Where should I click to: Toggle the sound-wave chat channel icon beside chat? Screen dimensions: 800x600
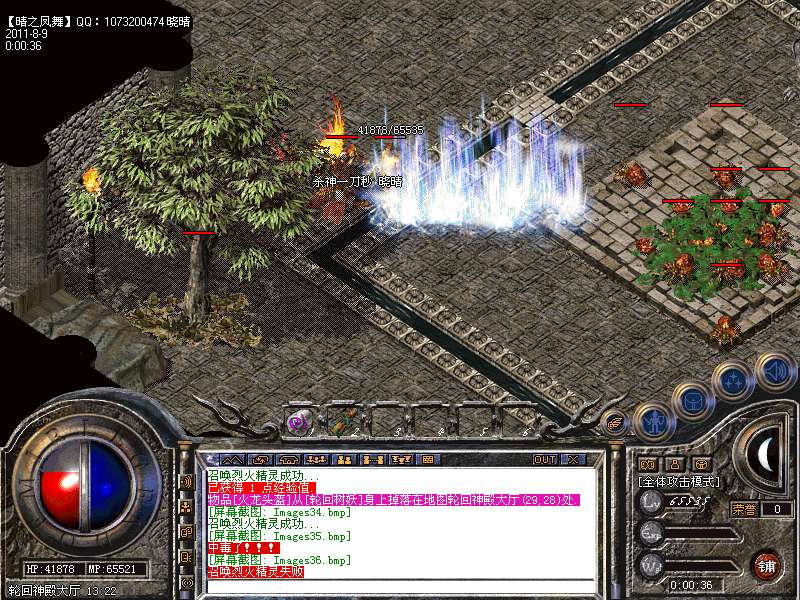click(x=186, y=481)
